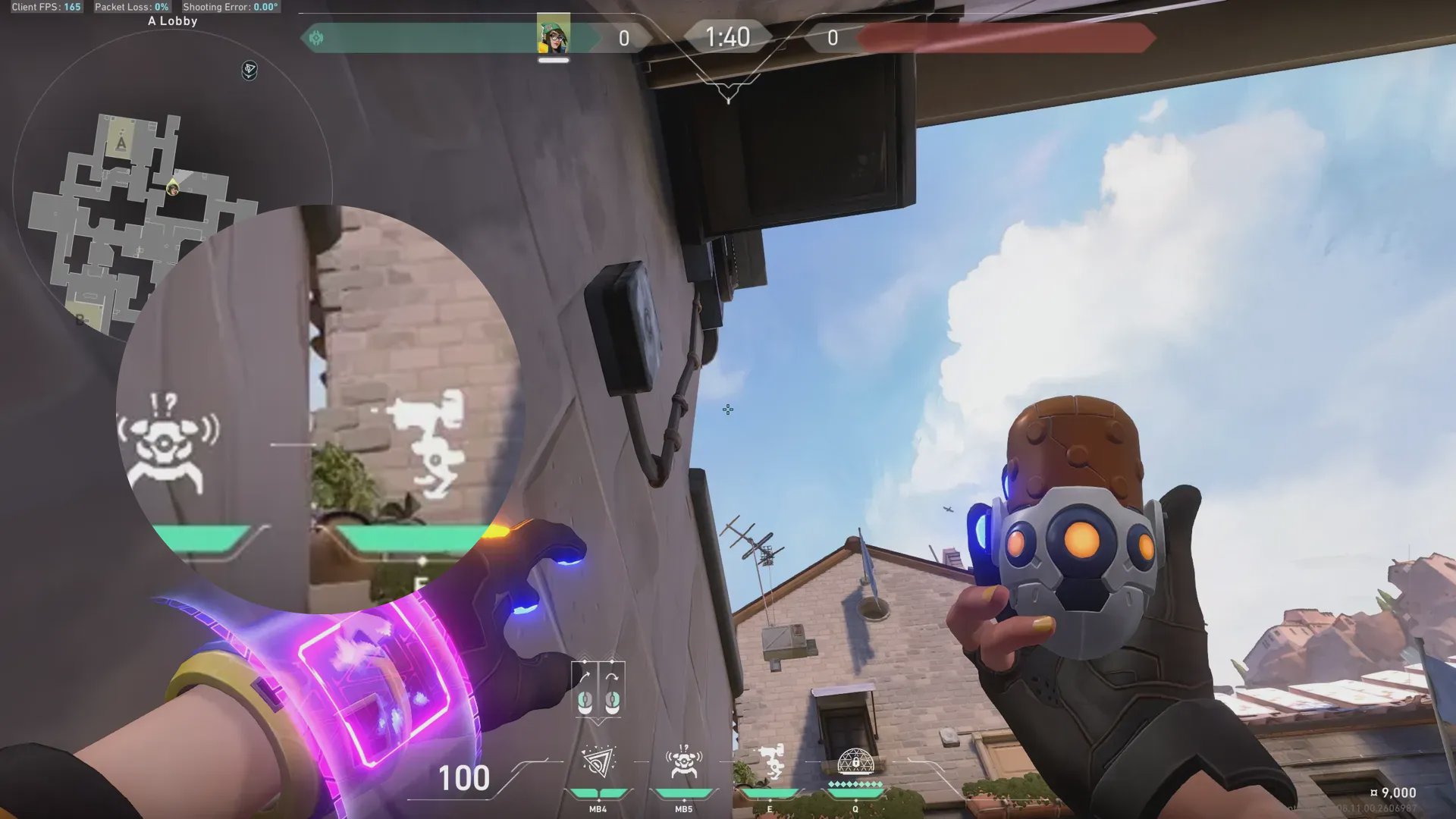Choose the Alarmbot icon above the MB5 label
This screenshot has width=1456, height=819.
pyautogui.click(x=683, y=762)
